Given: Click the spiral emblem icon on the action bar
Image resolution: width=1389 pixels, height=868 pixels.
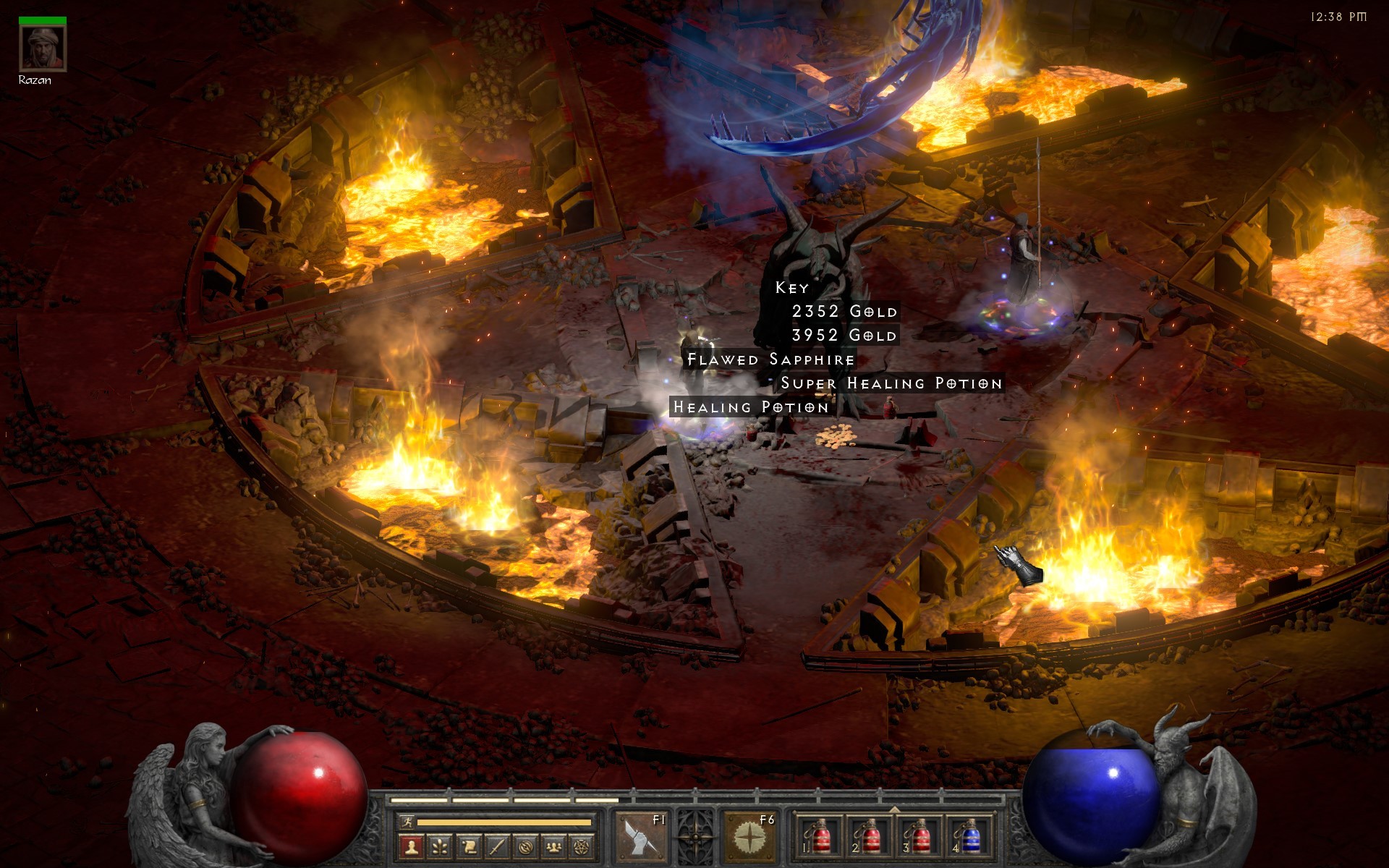Looking at the screenshot, I should tap(525, 847).
